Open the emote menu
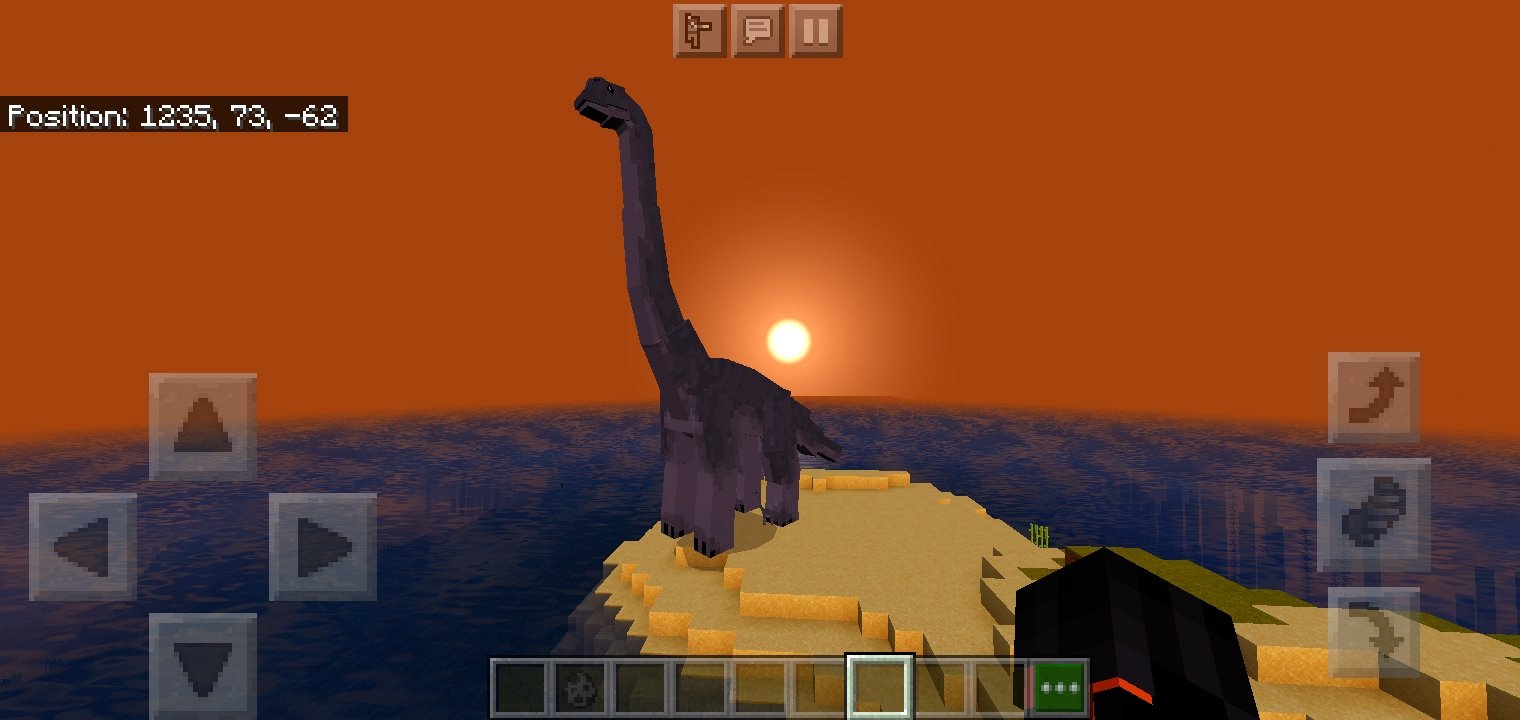This screenshot has height=720, width=1520. coord(700,32)
